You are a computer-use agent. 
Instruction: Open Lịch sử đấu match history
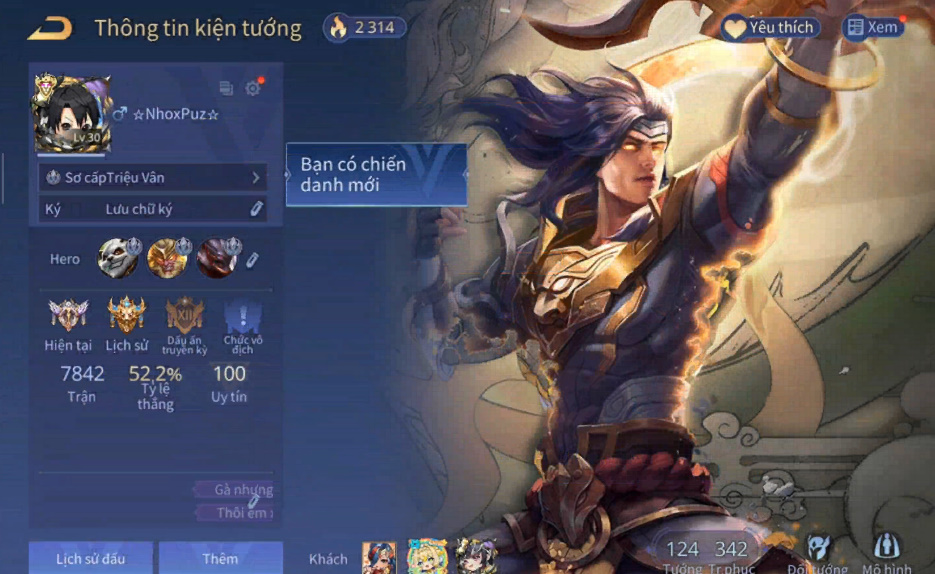click(x=90, y=558)
